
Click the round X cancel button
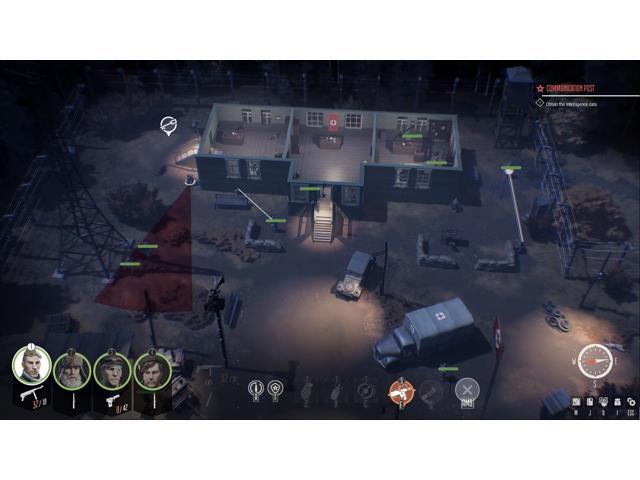[467, 390]
